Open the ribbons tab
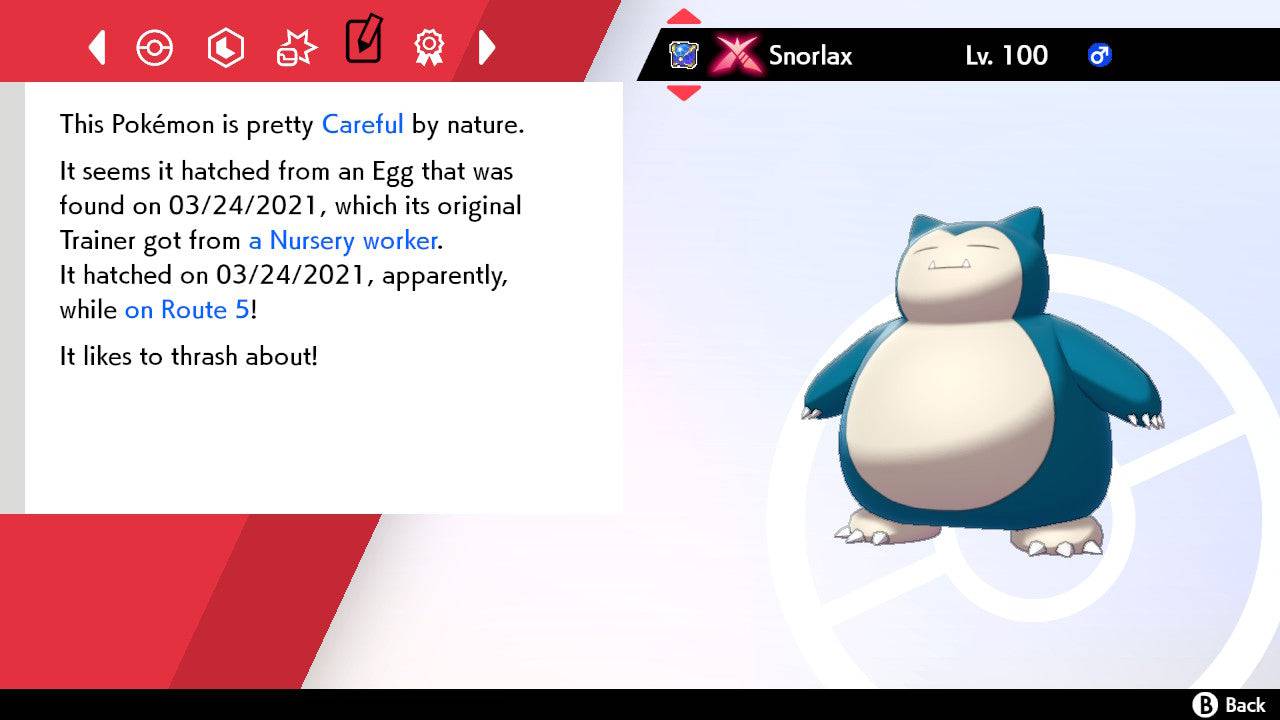The width and height of the screenshot is (1280, 720). pos(429,46)
